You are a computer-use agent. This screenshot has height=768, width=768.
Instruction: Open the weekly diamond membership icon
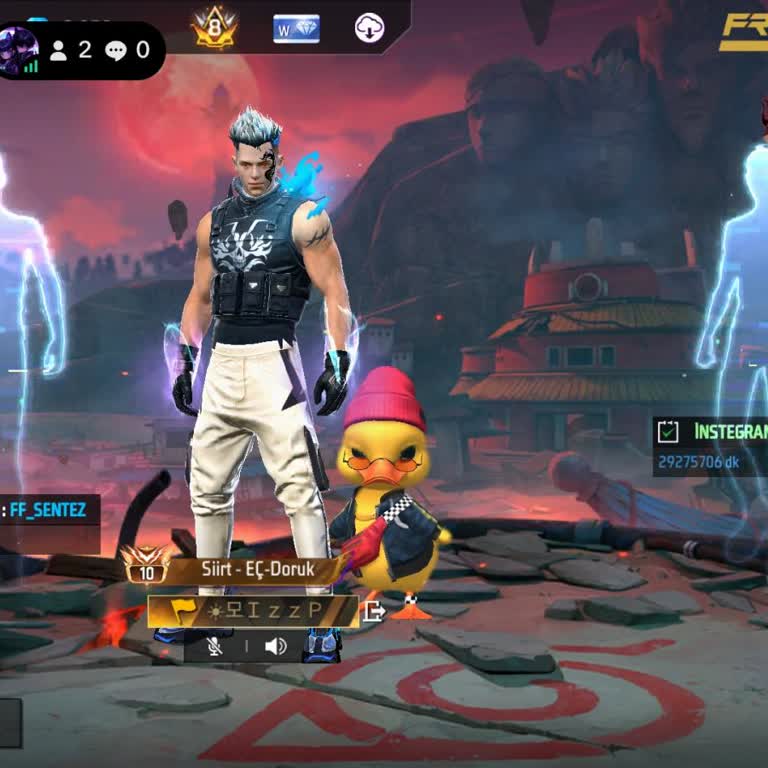pyautogui.click(x=296, y=28)
